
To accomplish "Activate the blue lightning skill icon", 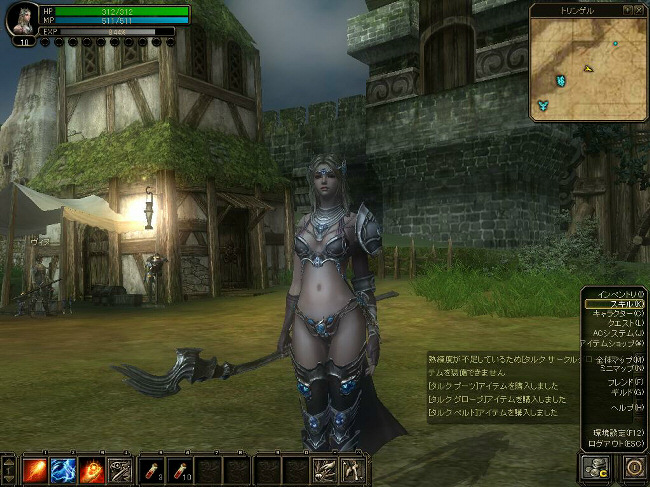I will click(64, 468).
